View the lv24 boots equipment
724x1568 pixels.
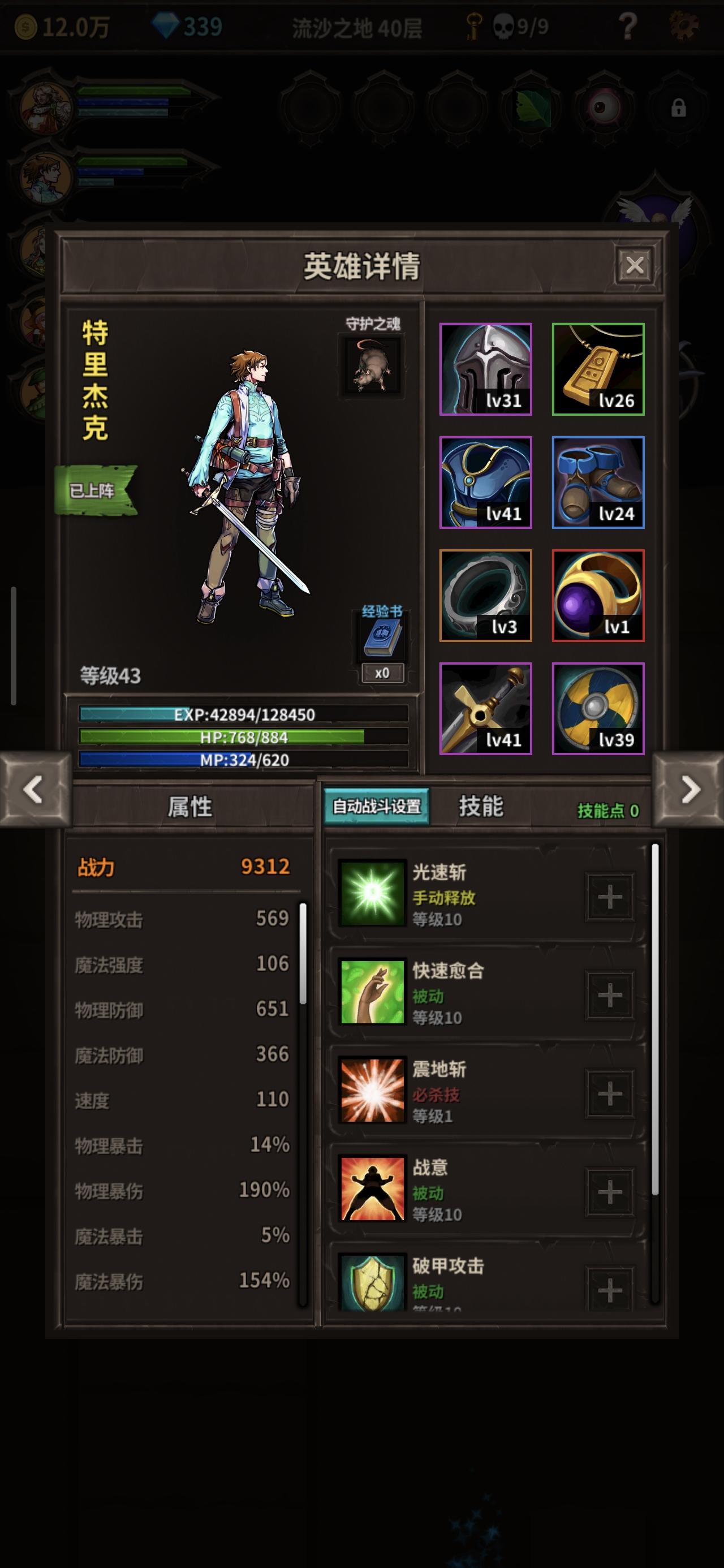[x=597, y=483]
